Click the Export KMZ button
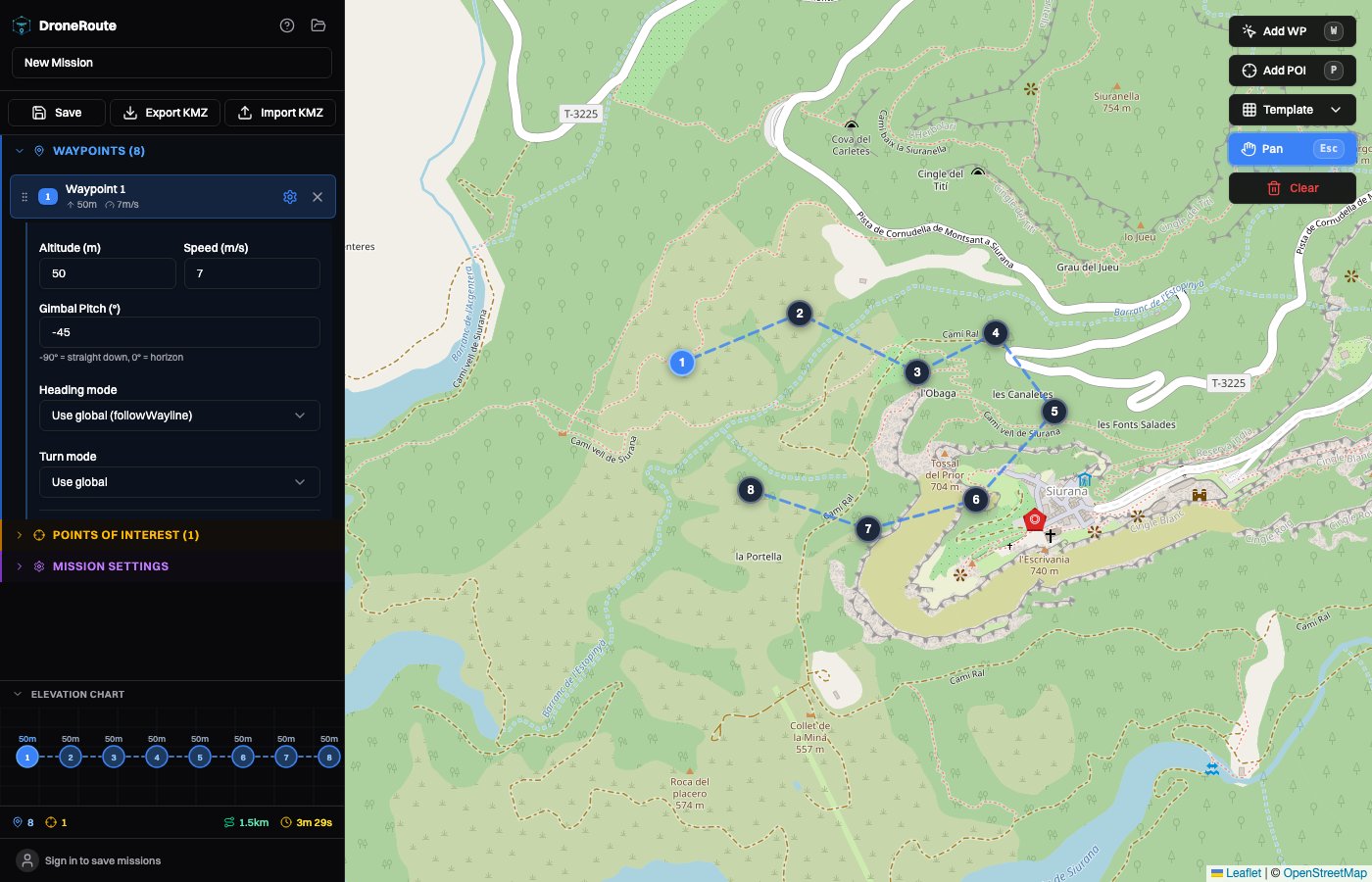1372x882 pixels. point(165,113)
